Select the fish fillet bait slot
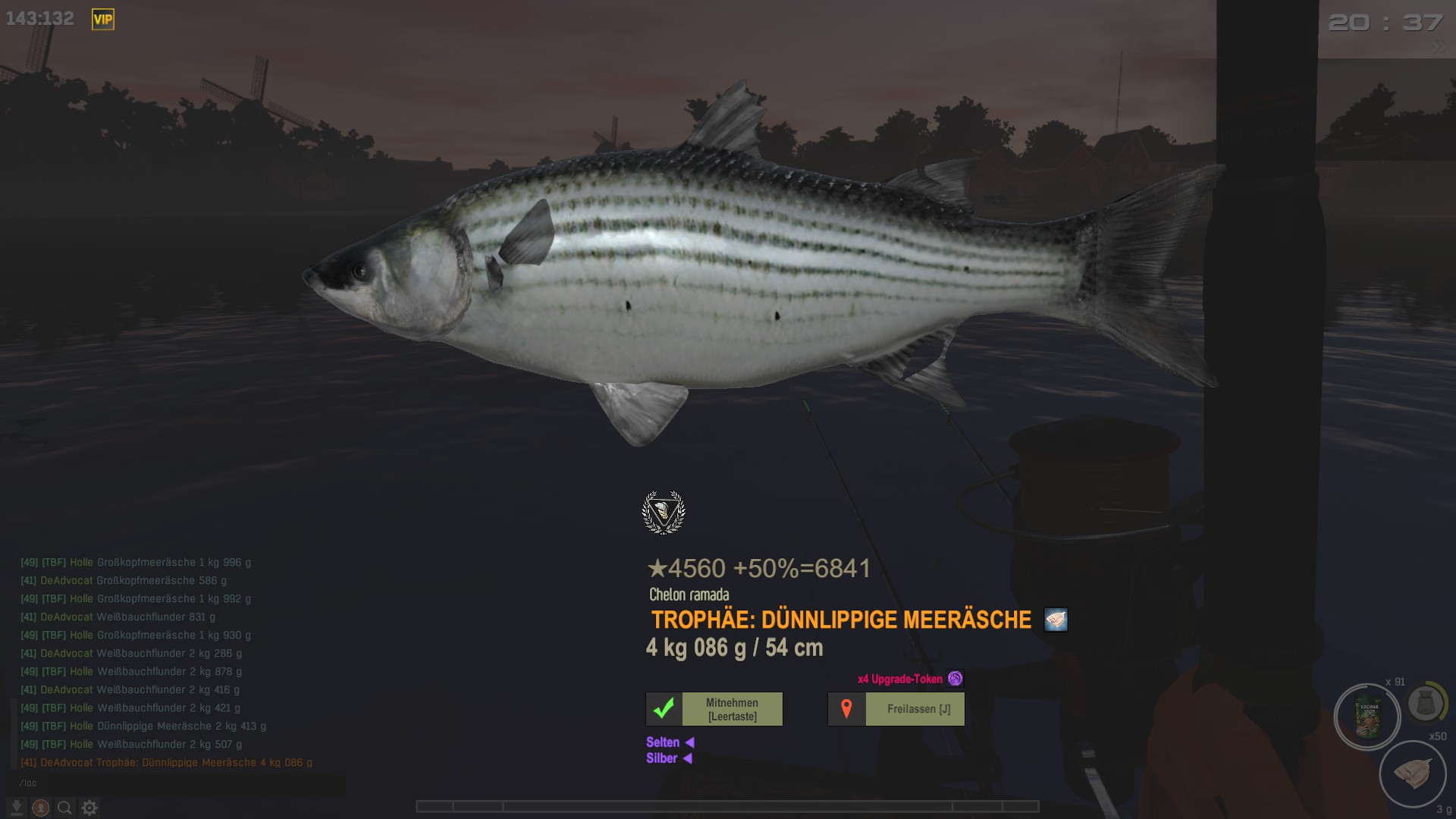This screenshot has height=819, width=1456. 1412,773
